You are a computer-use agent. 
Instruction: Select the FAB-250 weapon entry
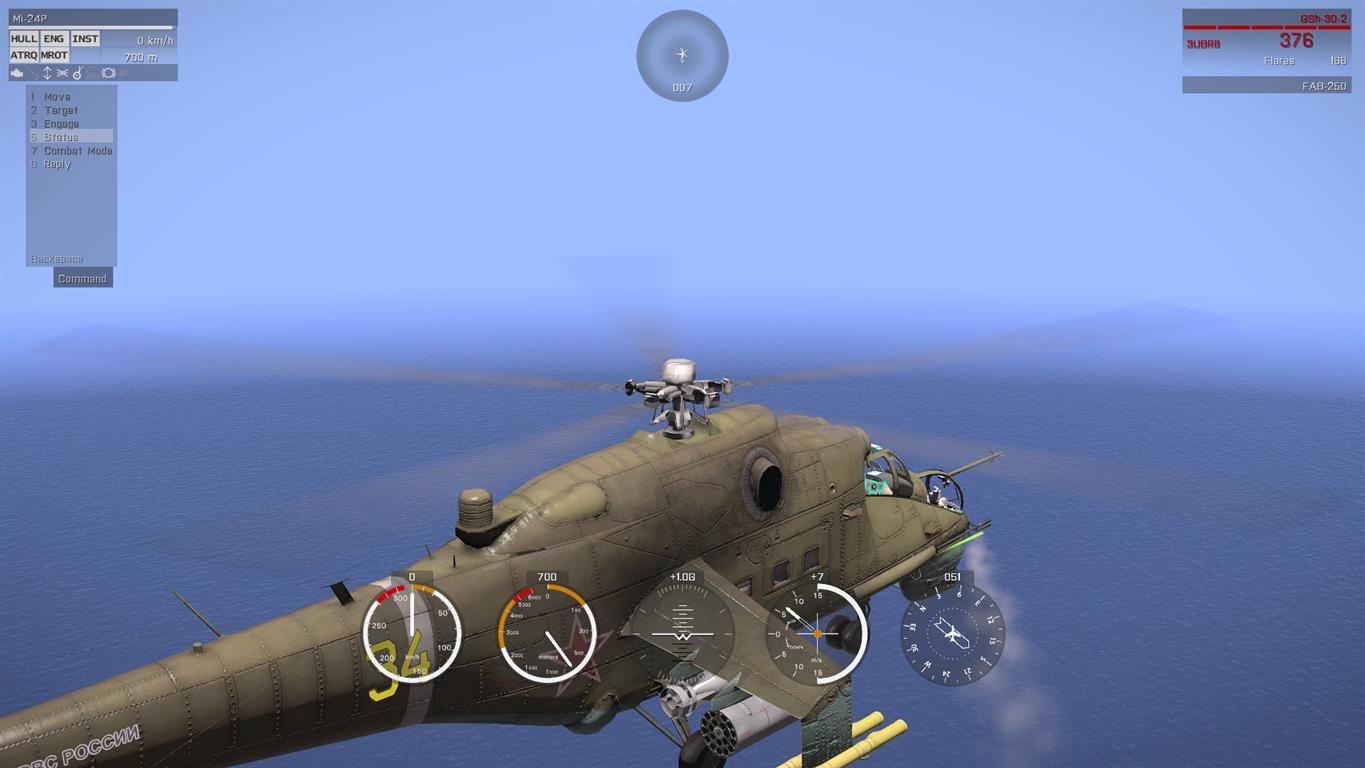[1266, 86]
